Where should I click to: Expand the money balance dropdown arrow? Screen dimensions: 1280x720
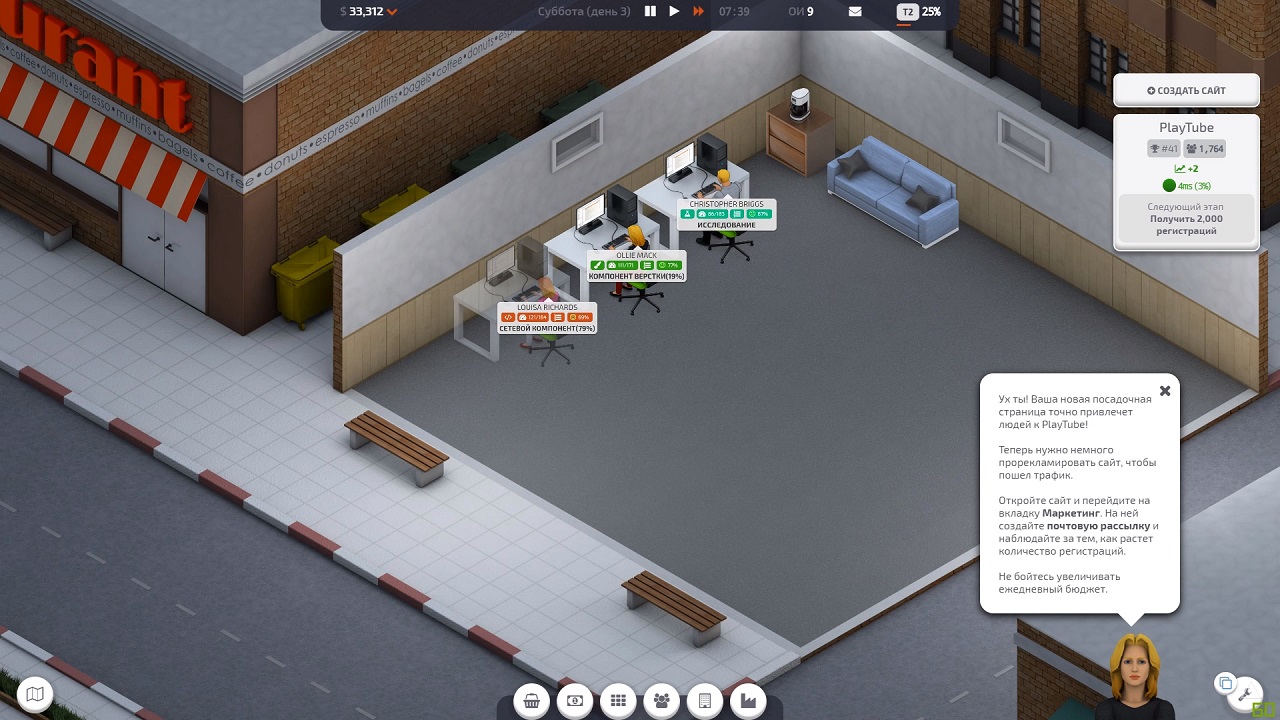[x=392, y=12]
